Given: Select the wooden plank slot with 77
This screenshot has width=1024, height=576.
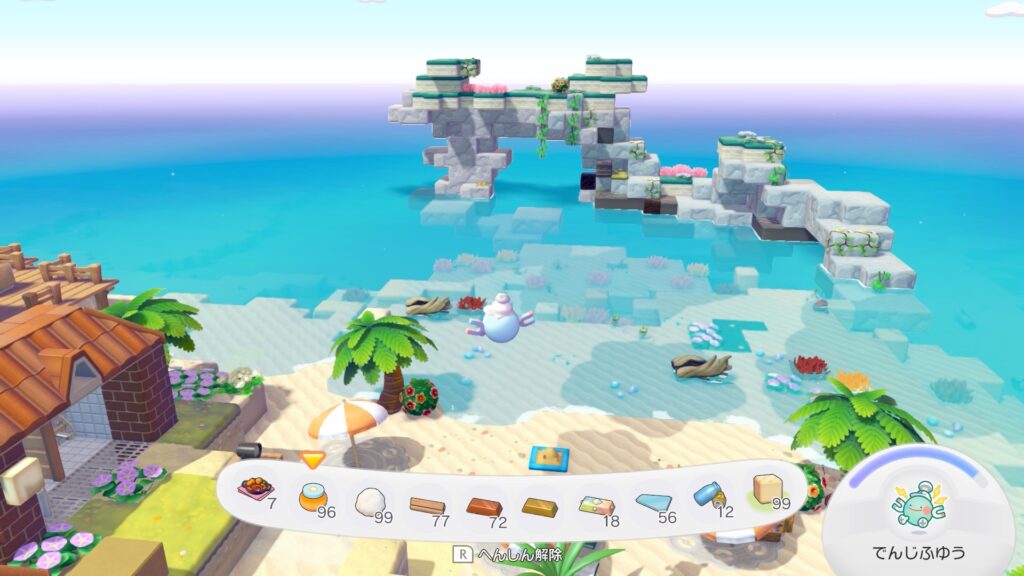Looking at the screenshot, I should tap(427, 502).
